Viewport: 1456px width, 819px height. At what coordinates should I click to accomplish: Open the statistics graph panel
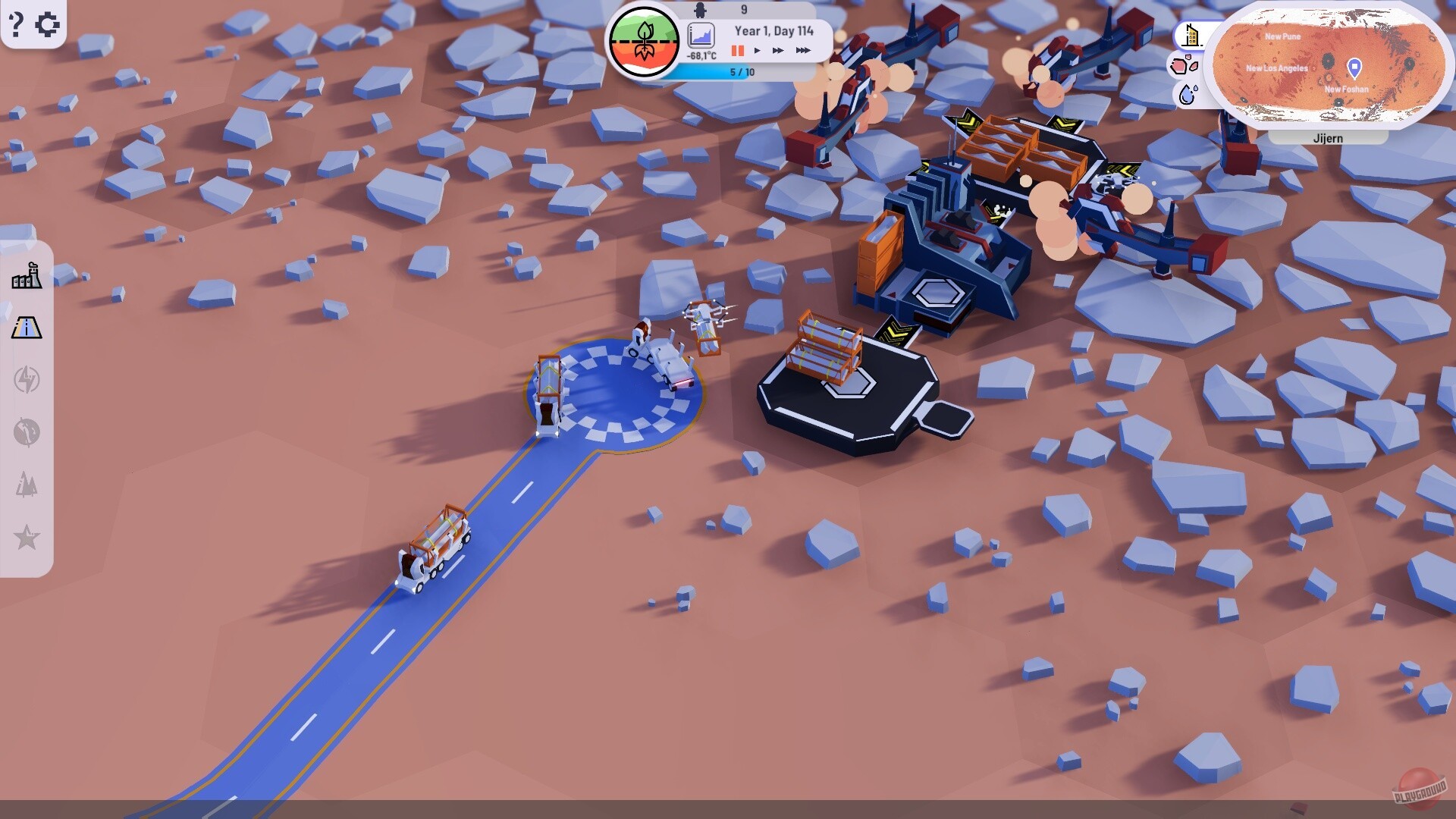pyautogui.click(x=700, y=33)
